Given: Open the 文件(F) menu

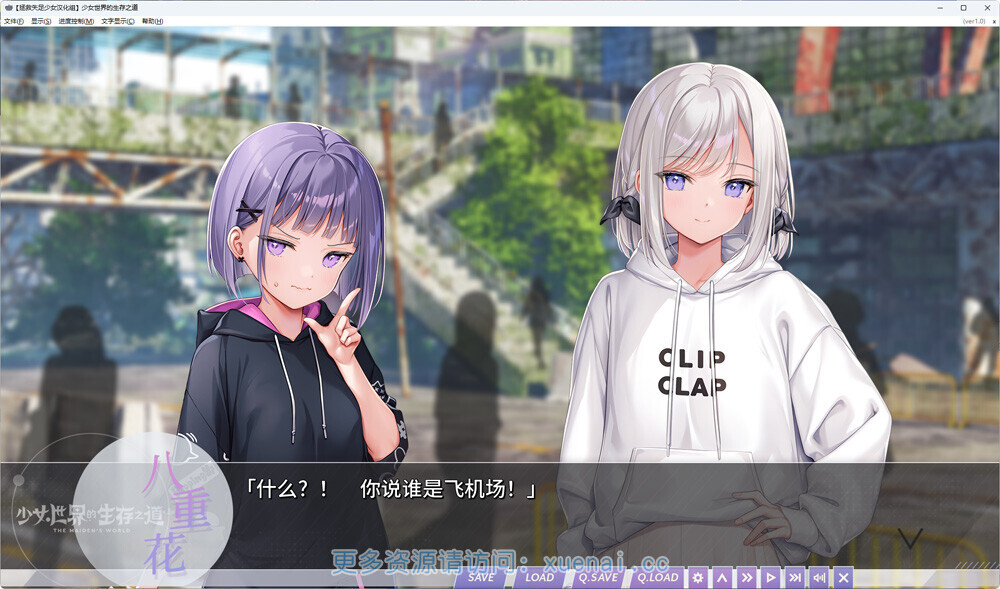Looking at the screenshot, I should [13, 20].
